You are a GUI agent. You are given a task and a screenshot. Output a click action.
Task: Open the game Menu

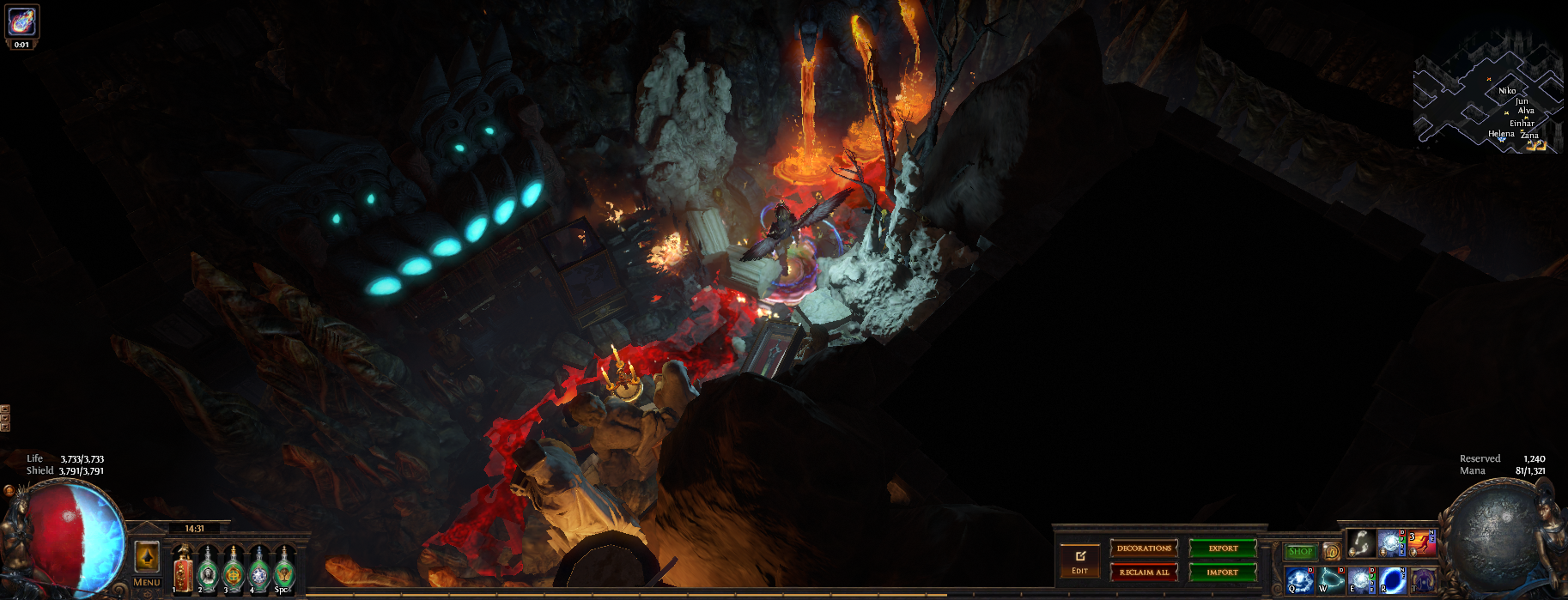pos(147,582)
